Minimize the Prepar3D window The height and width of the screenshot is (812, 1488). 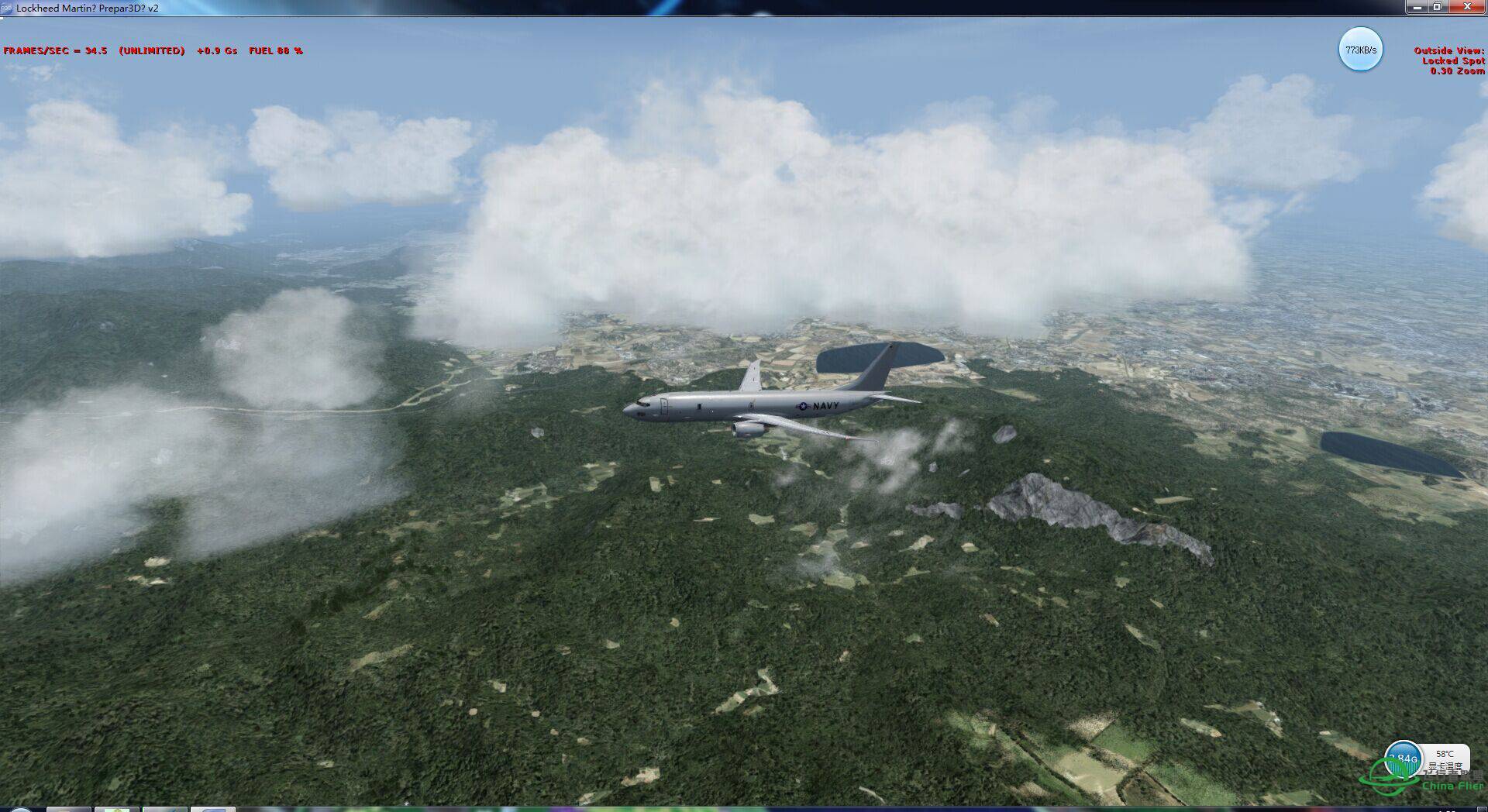click(x=1417, y=7)
